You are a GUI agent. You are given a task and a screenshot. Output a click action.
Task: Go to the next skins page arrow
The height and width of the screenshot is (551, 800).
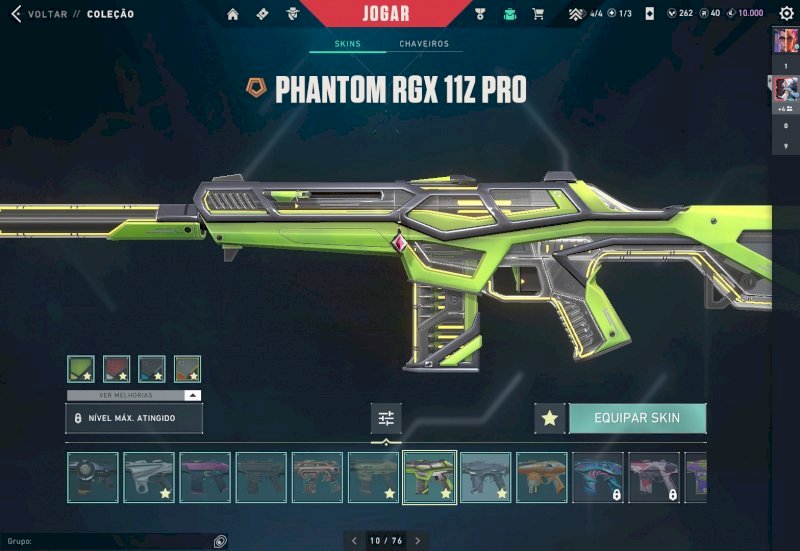tap(418, 541)
